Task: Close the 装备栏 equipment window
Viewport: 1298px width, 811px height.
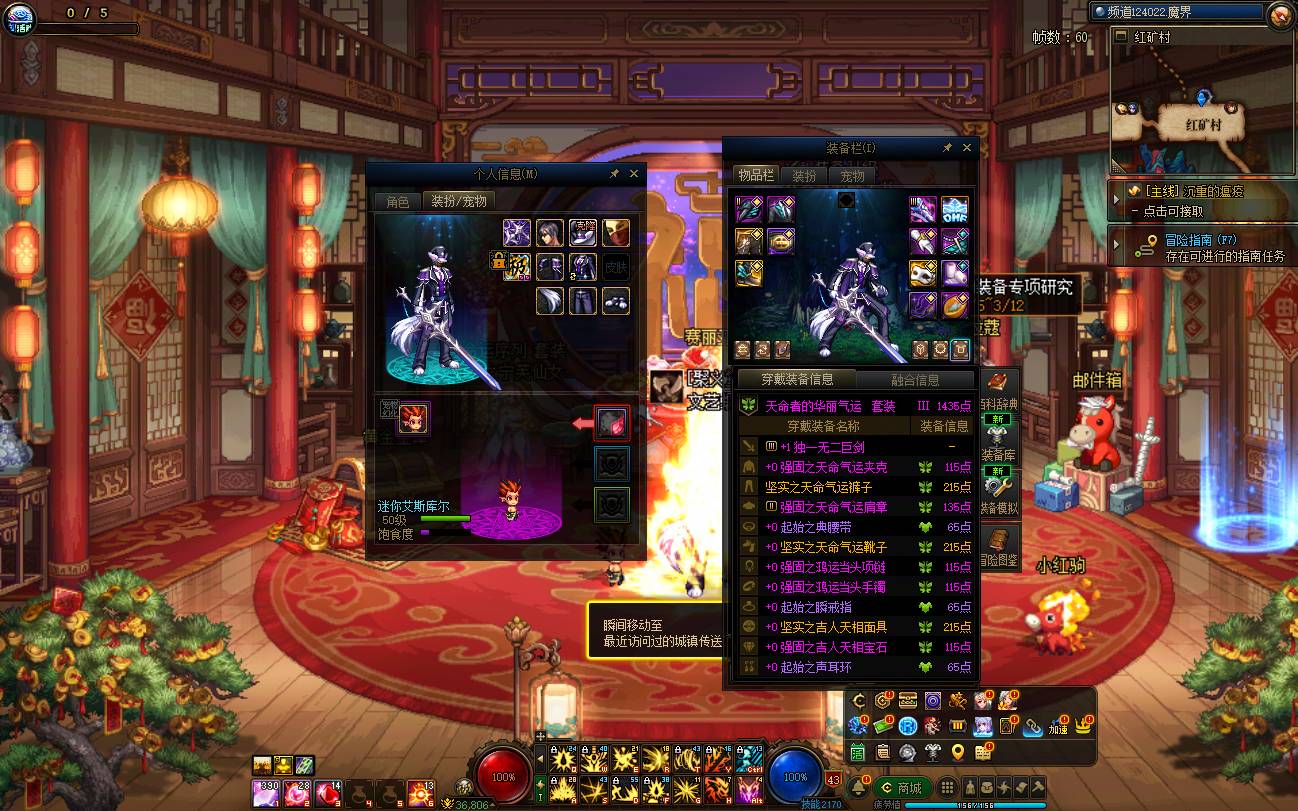Action: [x=967, y=148]
